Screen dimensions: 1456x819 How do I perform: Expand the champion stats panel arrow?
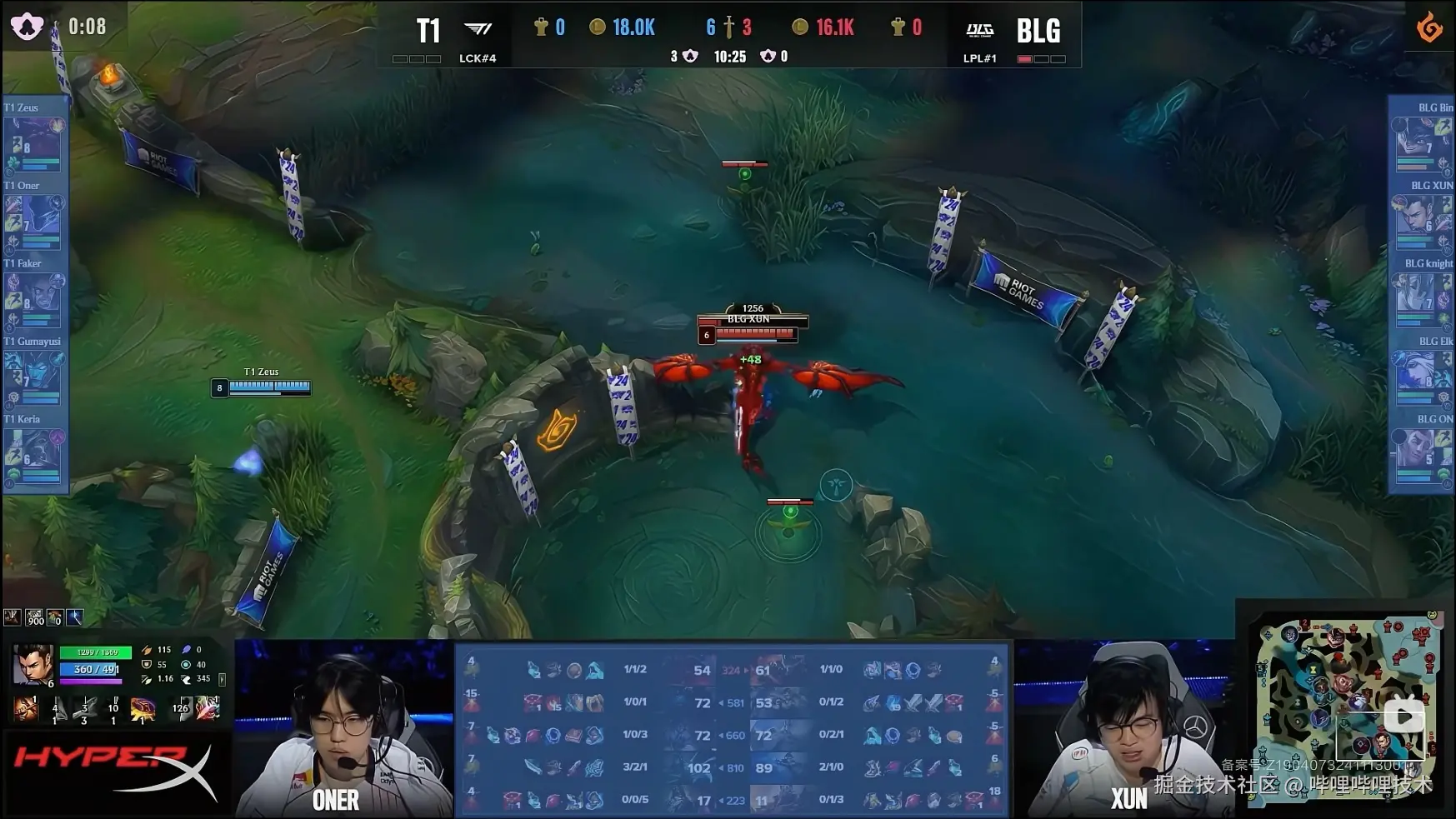click(x=222, y=680)
